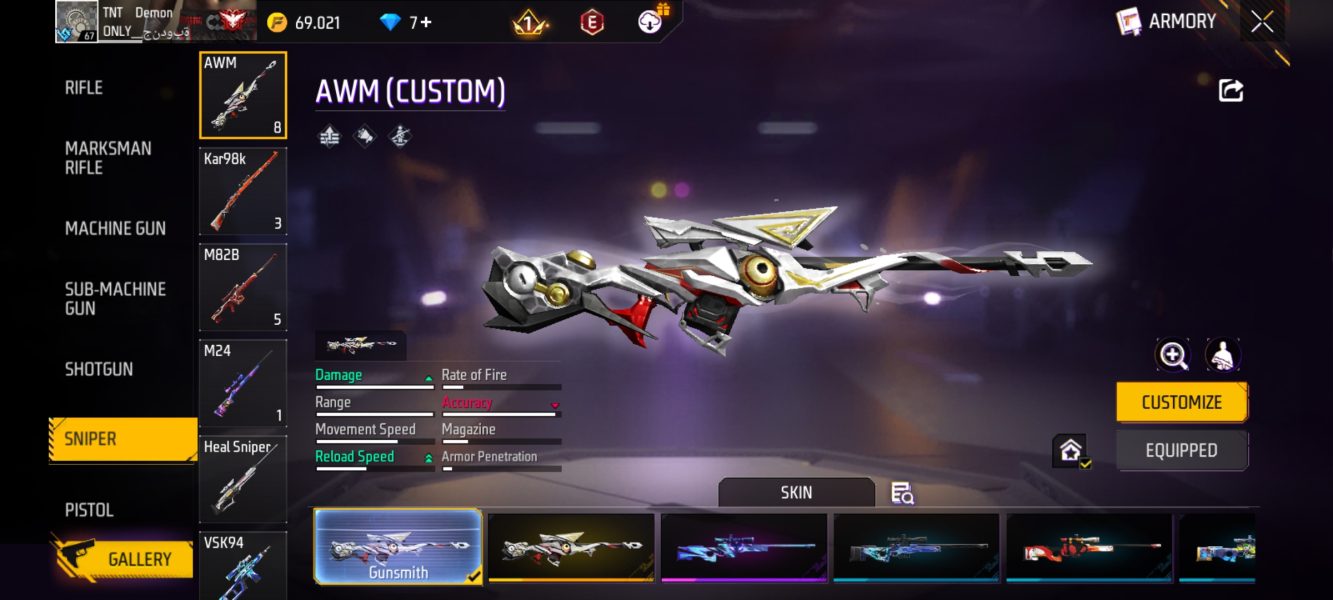Image resolution: width=1333 pixels, height=600 pixels.
Task: Choose the Shotgun category
Action: click(x=99, y=369)
